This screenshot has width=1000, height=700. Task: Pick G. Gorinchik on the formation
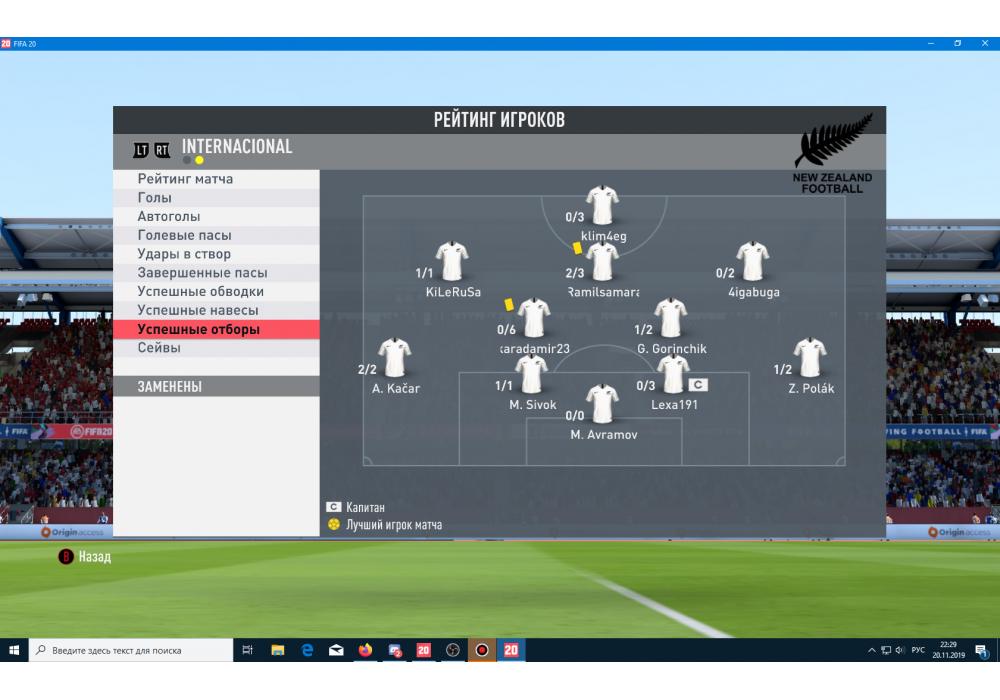point(670,318)
